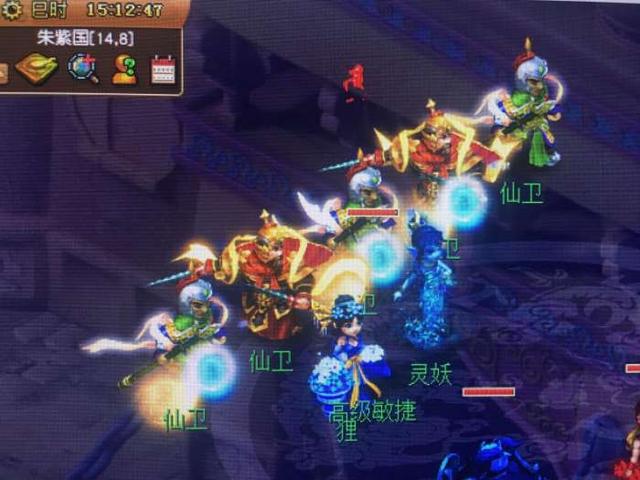
Task: Open the calendar events icon
Action: point(163,69)
